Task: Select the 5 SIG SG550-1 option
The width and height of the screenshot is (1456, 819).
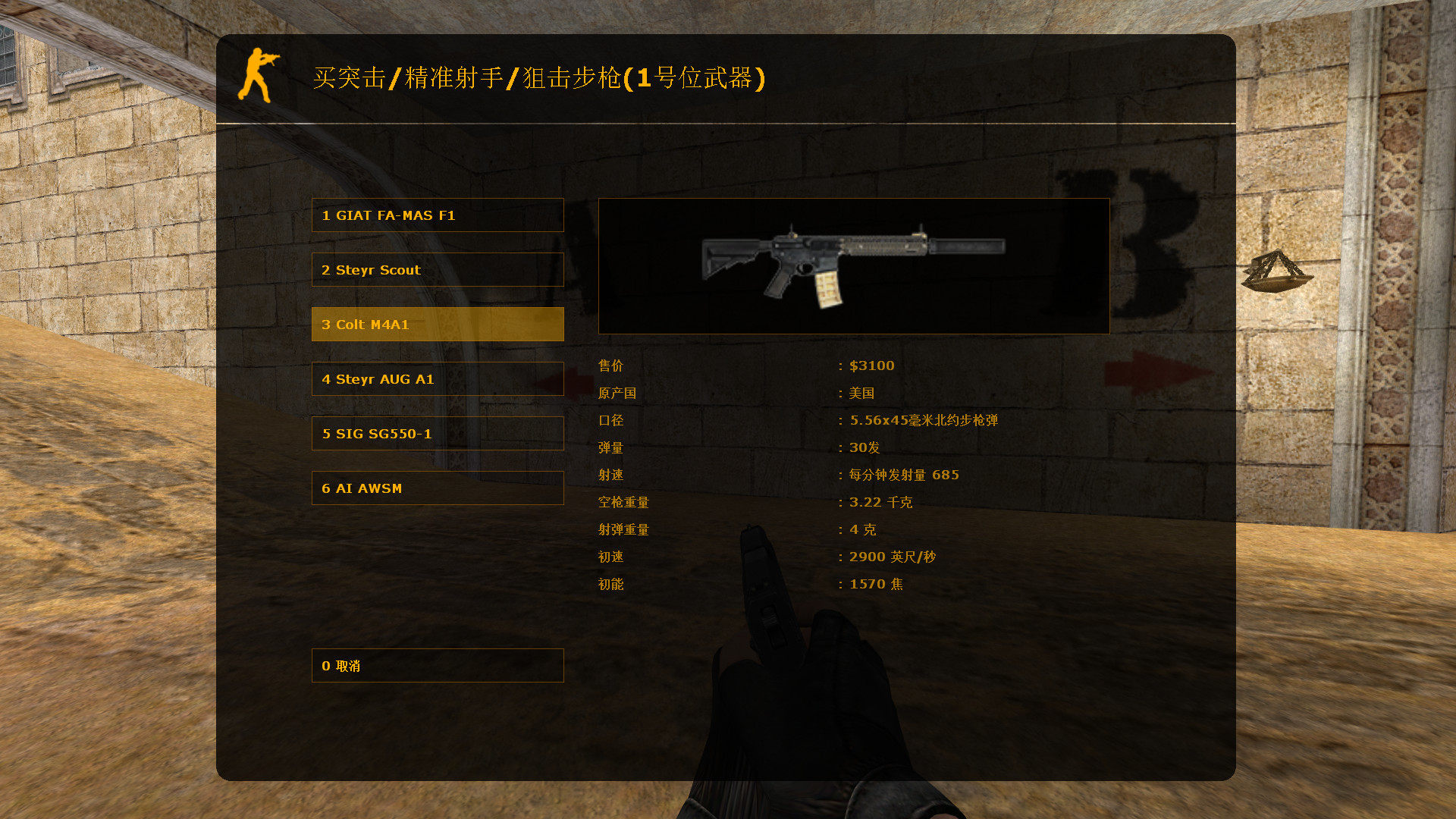Action: 438,433
